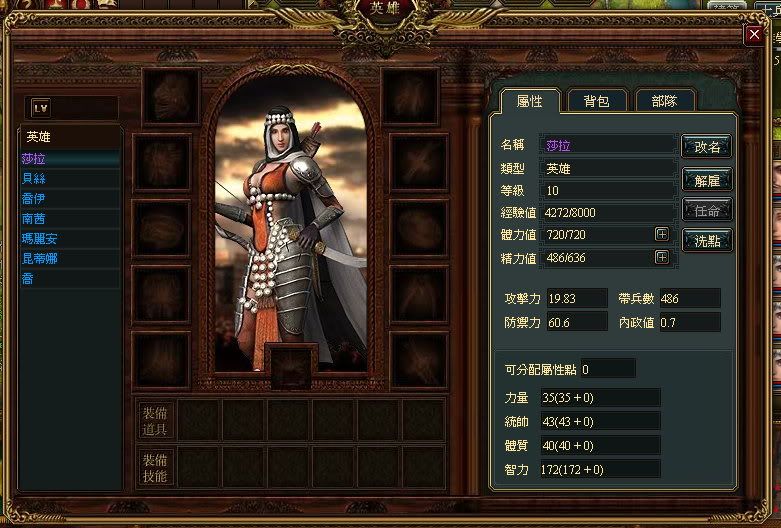Close the hero window

tap(754, 35)
